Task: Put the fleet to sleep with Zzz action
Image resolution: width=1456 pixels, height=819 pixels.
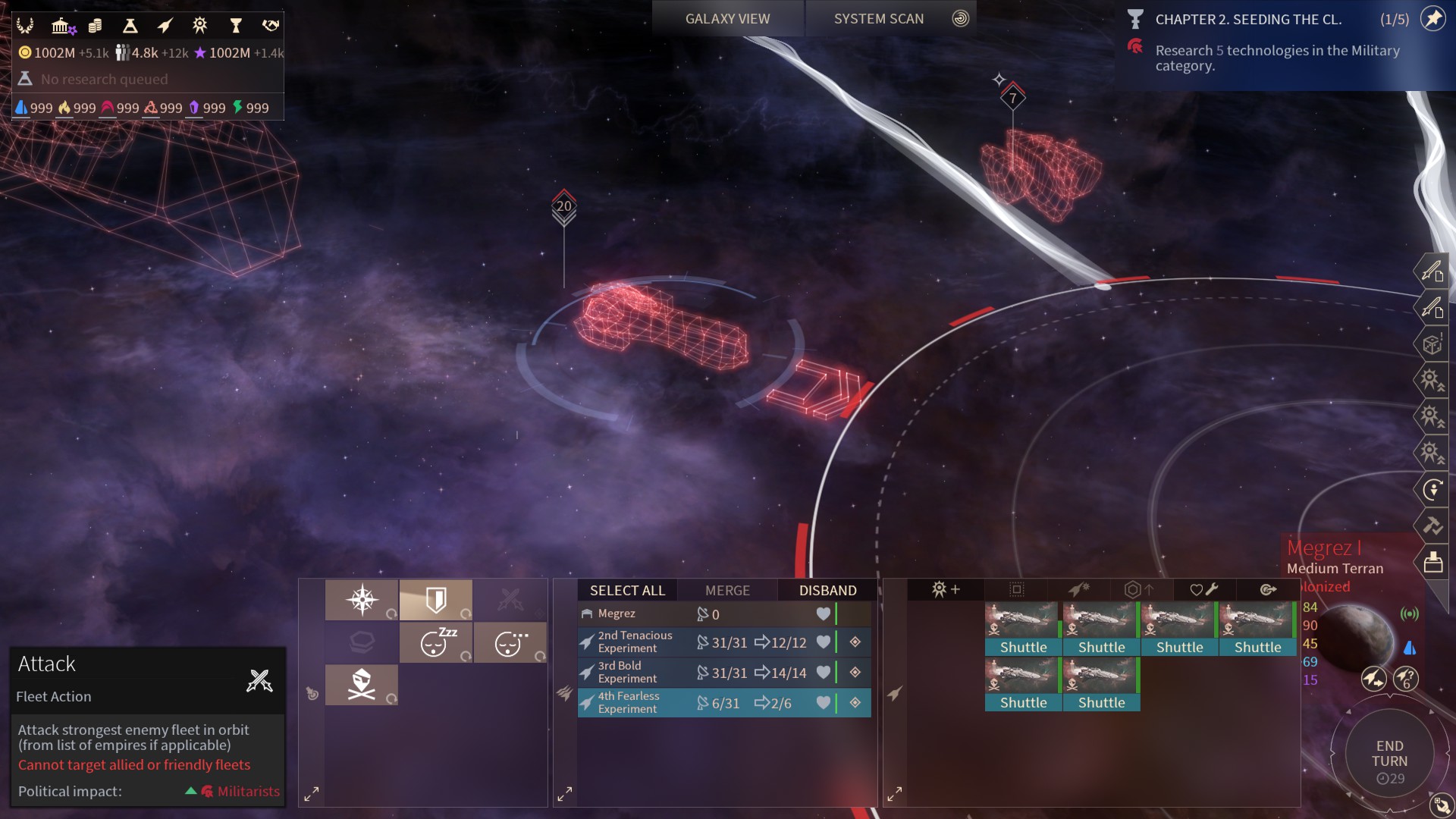Action: click(x=435, y=643)
